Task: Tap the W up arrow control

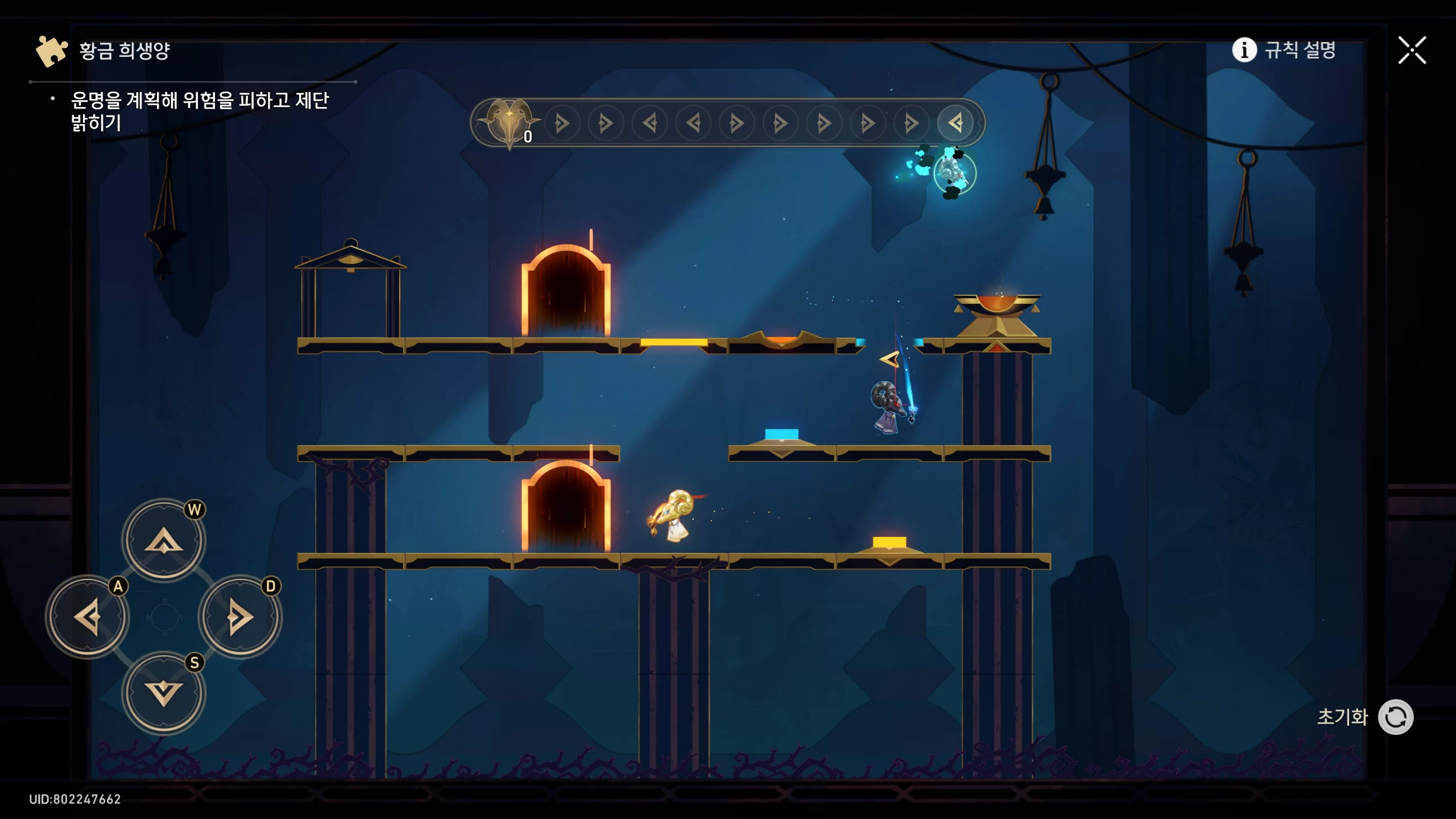Action: (164, 540)
